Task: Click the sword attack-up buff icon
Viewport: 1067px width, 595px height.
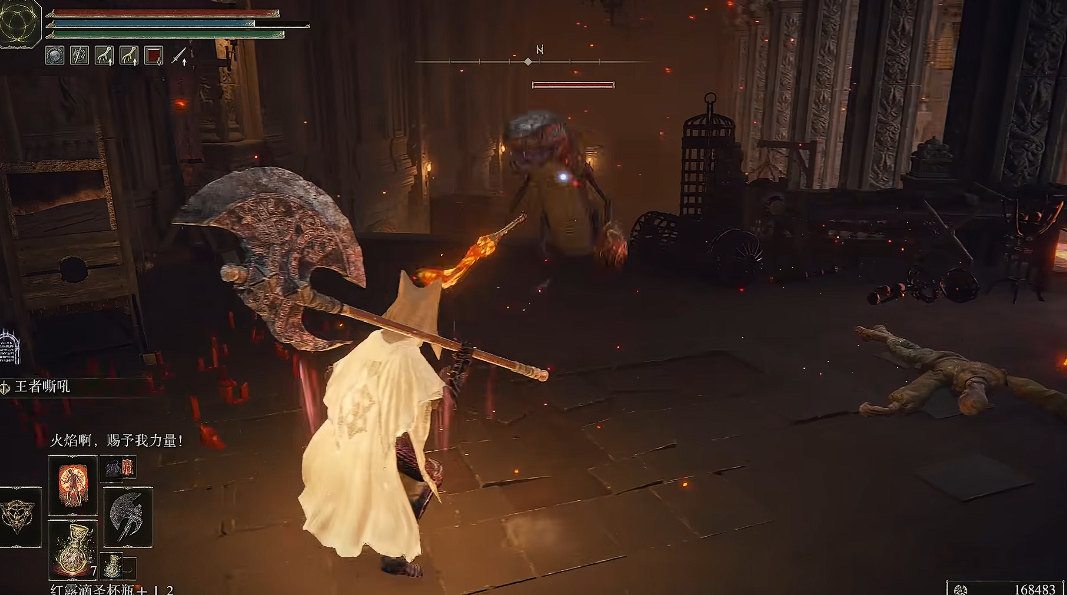Action: pyautogui.click(x=179, y=56)
